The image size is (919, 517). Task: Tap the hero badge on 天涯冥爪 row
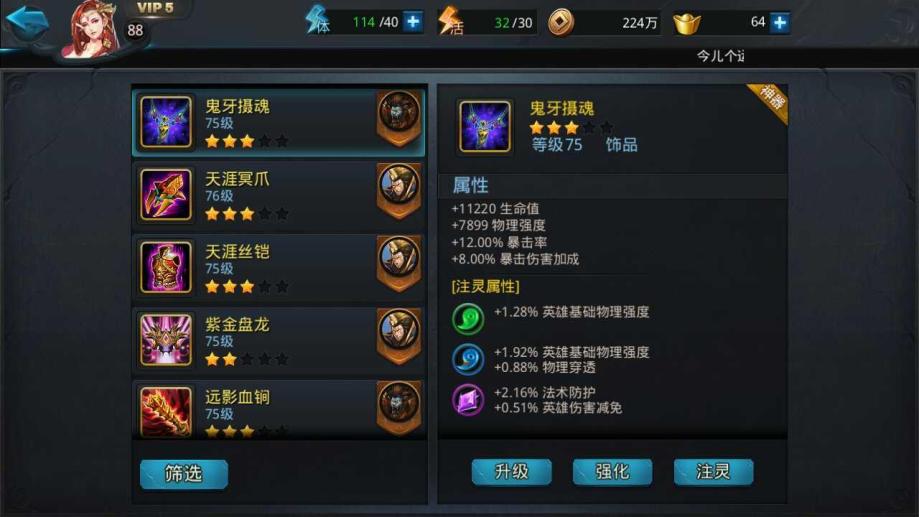pos(398,189)
